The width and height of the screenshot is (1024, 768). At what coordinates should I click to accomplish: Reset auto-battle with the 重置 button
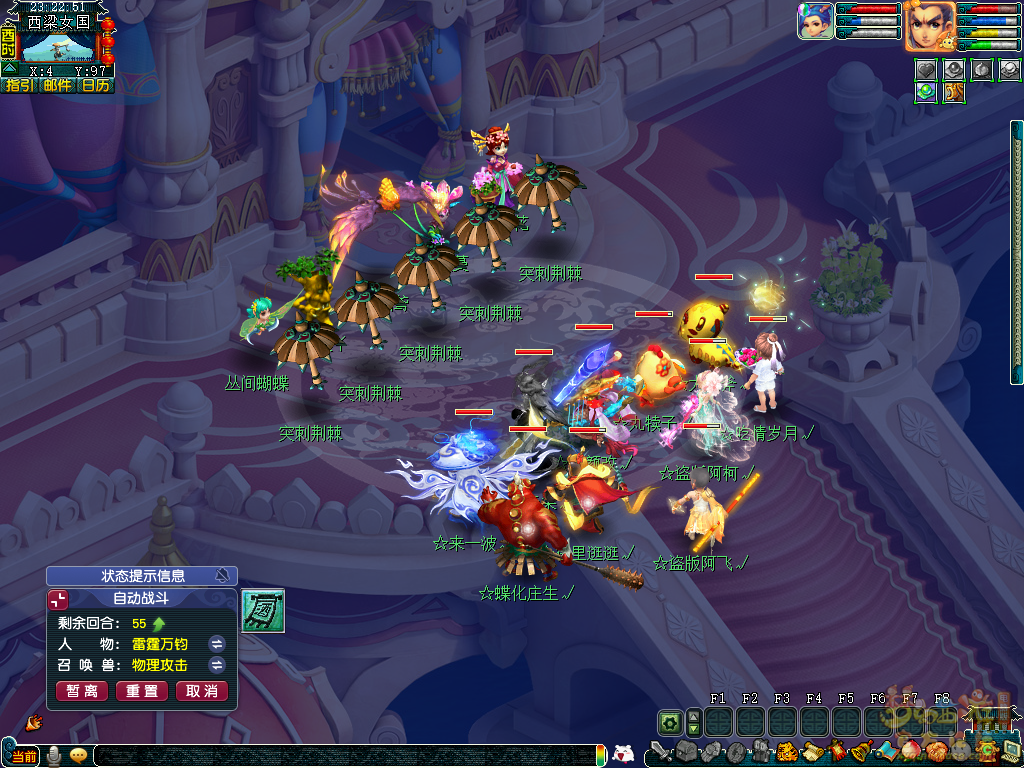pyautogui.click(x=142, y=691)
